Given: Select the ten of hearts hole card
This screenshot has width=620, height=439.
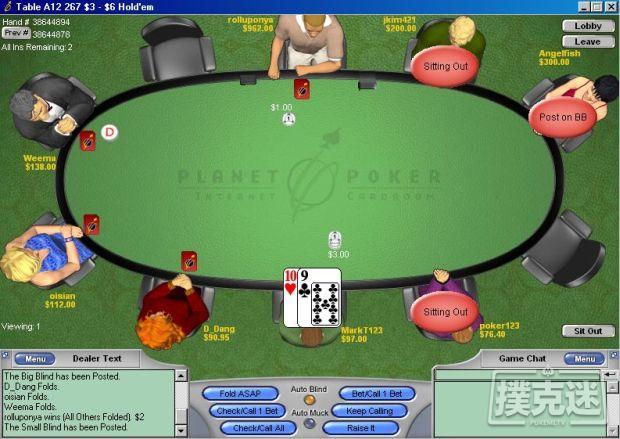Looking at the screenshot, I should pyautogui.click(x=291, y=297).
